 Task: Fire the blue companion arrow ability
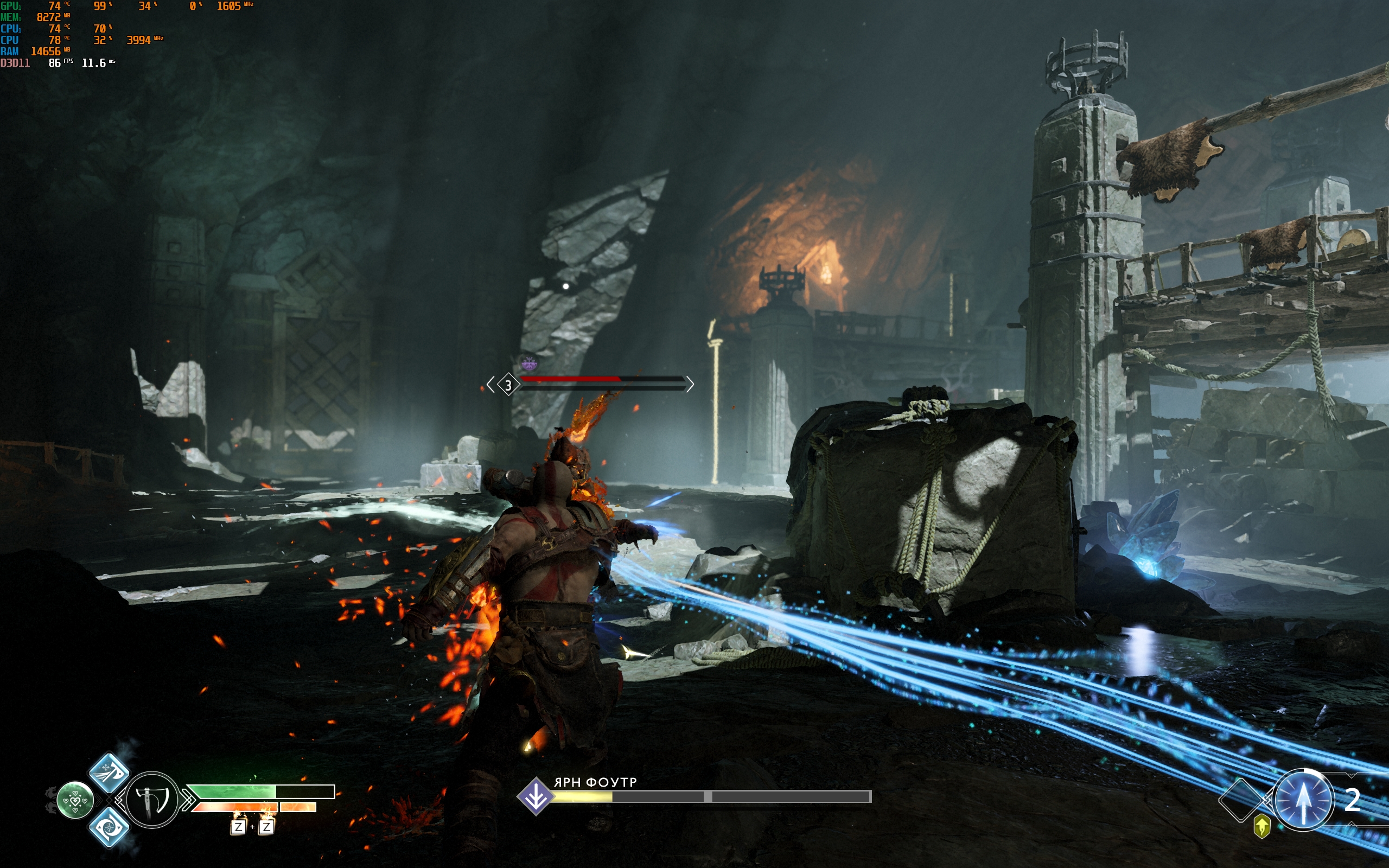tap(1303, 800)
